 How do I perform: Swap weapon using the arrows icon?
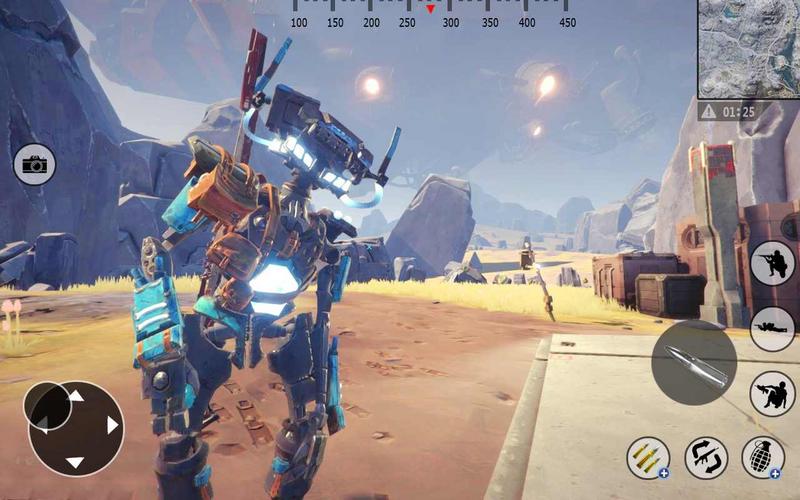click(706, 458)
